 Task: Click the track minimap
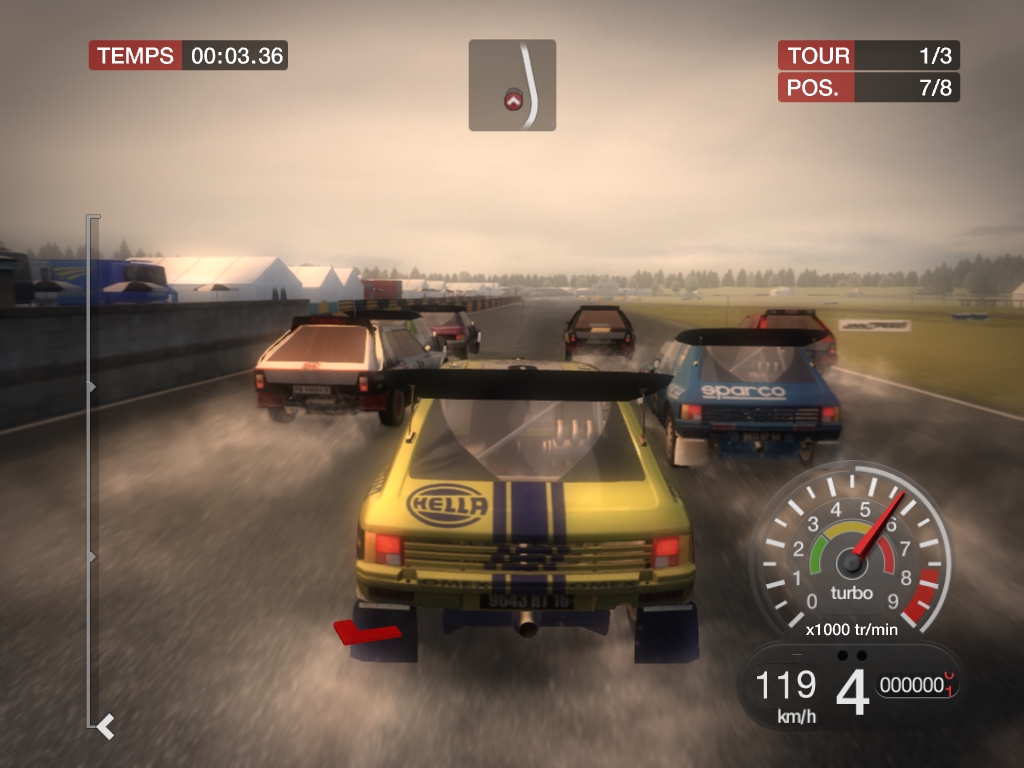click(x=512, y=85)
